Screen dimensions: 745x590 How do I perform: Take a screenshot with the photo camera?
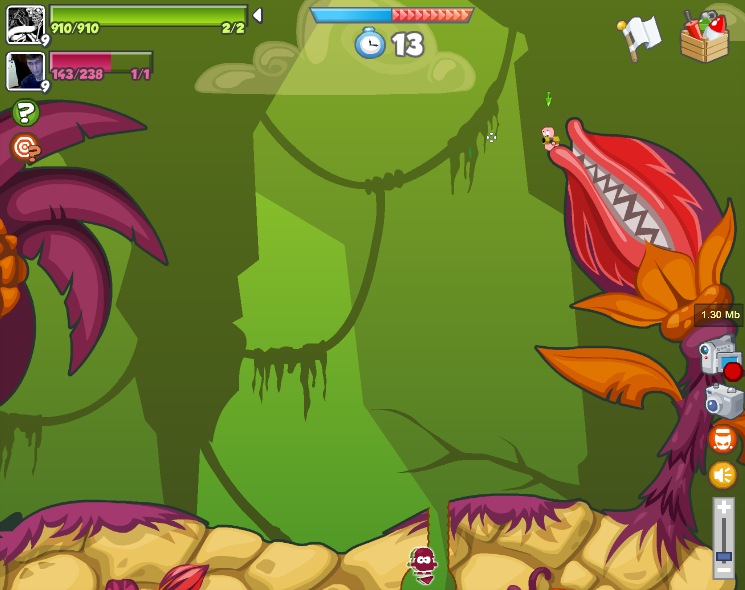pyautogui.click(x=724, y=401)
